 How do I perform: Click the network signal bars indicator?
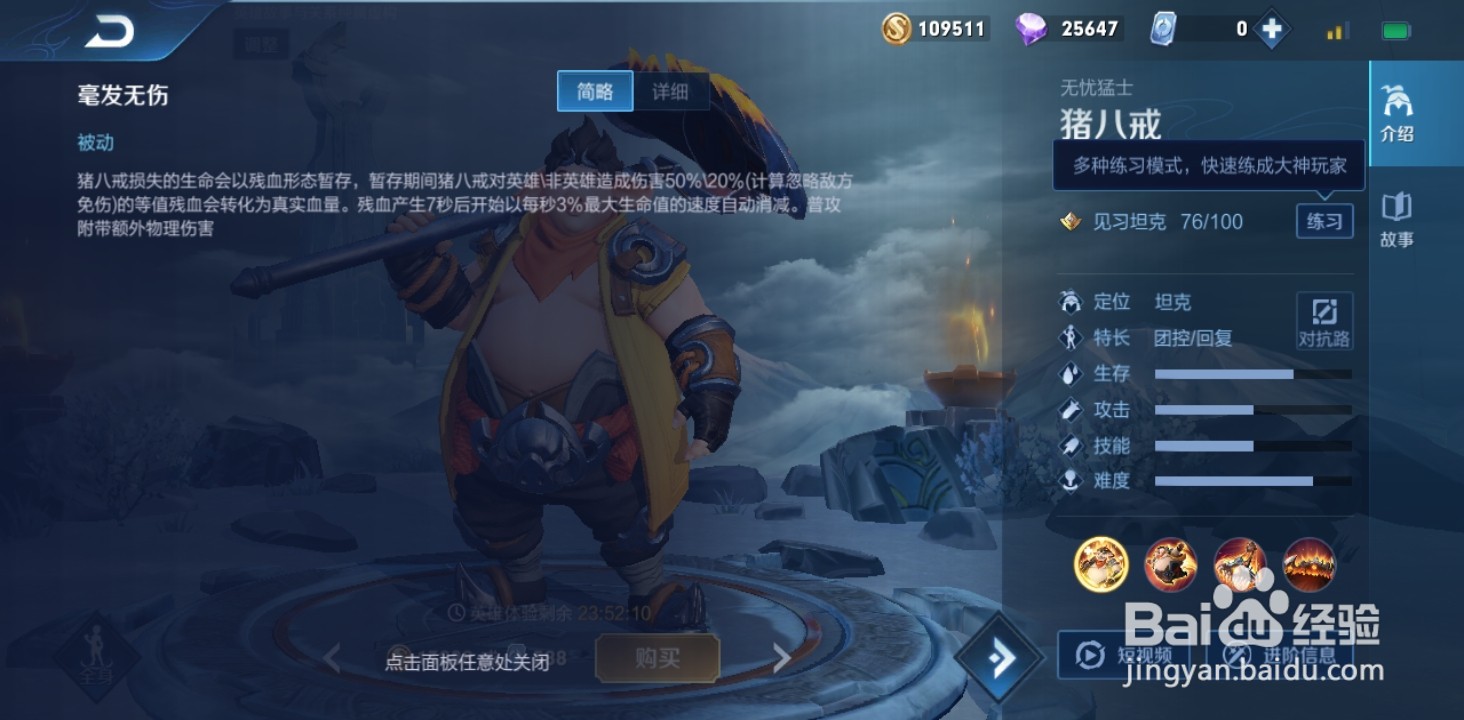tap(1337, 30)
